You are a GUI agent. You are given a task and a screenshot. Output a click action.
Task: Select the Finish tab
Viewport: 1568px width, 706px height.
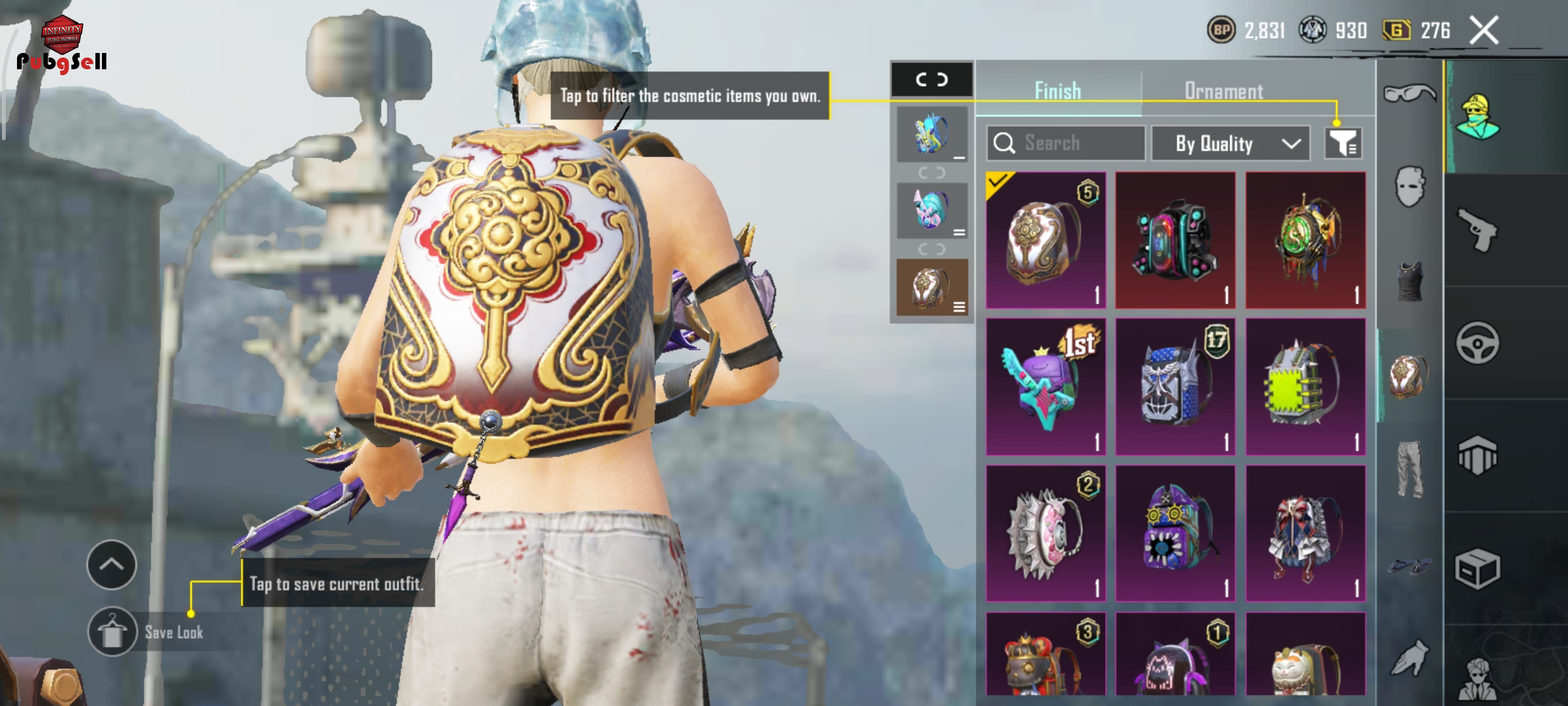click(x=1058, y=91)
